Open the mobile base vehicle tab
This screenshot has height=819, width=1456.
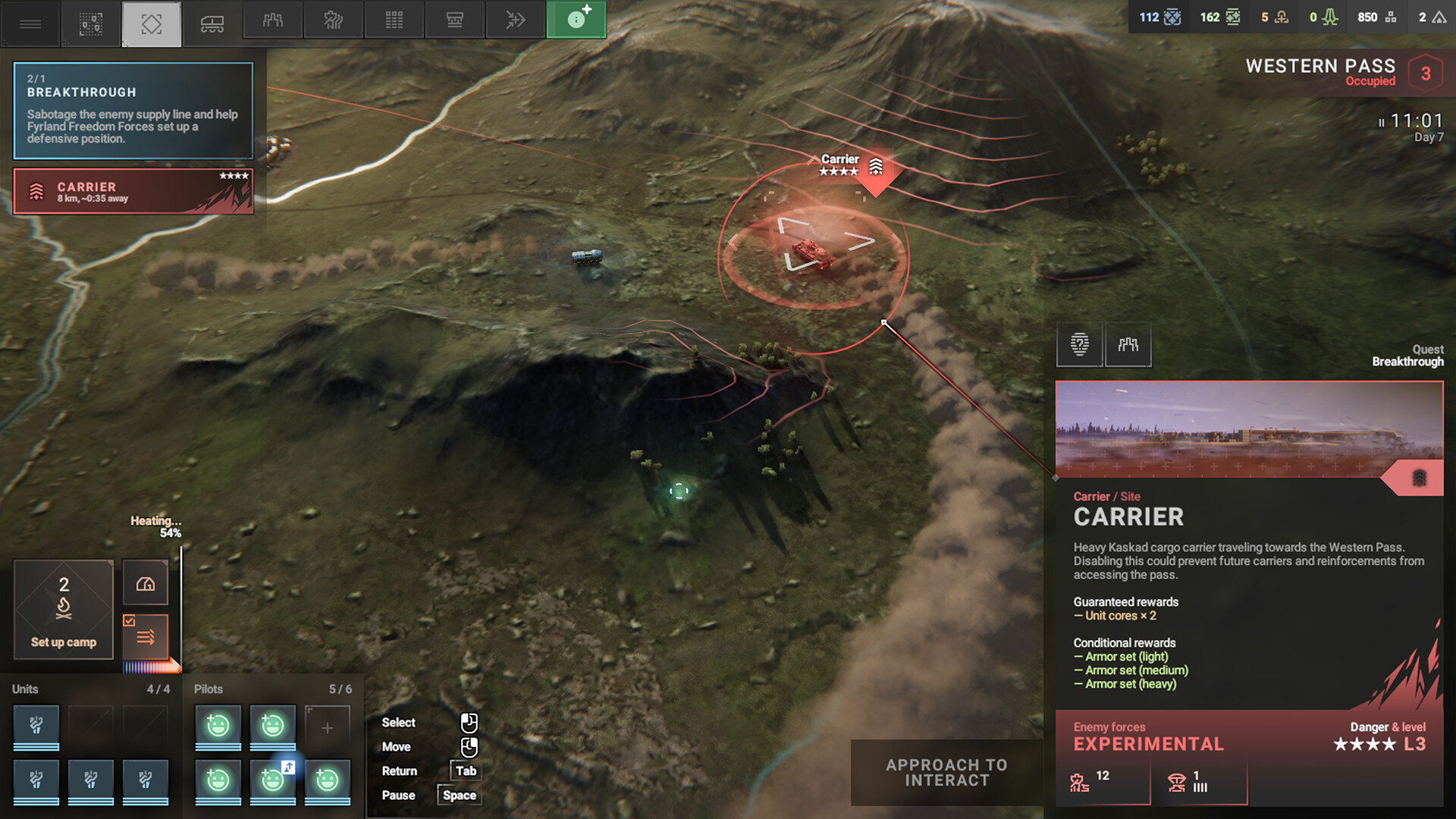tap(212, 23)
